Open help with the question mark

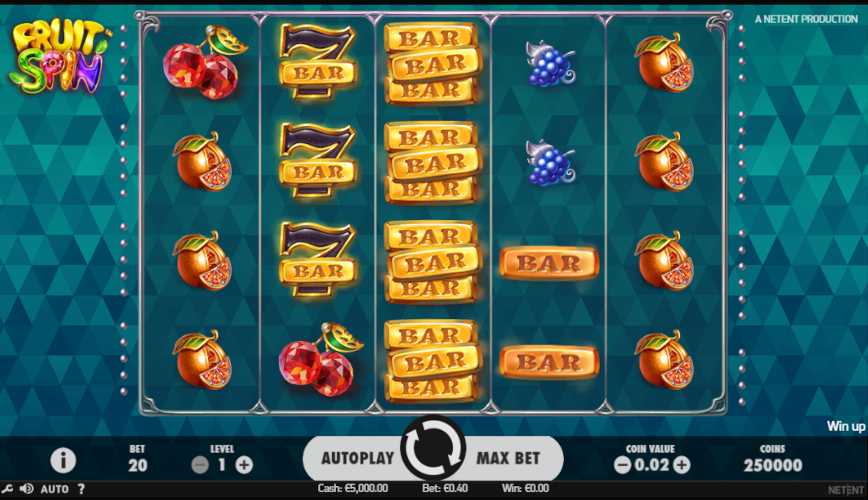pos(81,489)
